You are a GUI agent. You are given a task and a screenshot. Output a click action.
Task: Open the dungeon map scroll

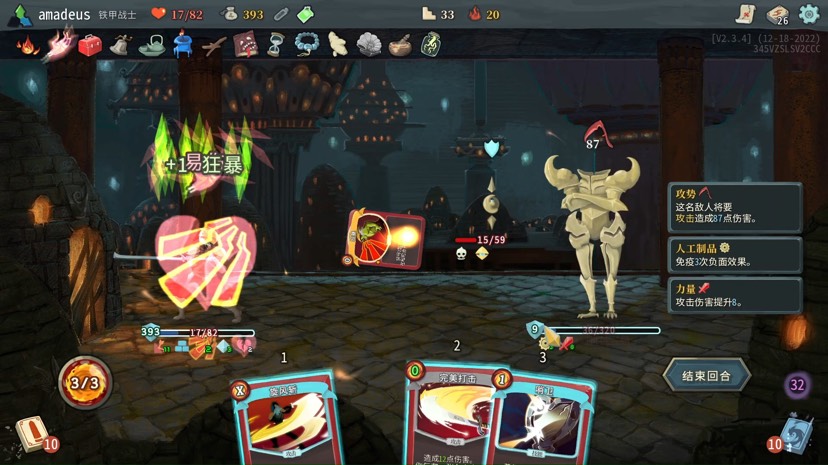click(744, 14)
